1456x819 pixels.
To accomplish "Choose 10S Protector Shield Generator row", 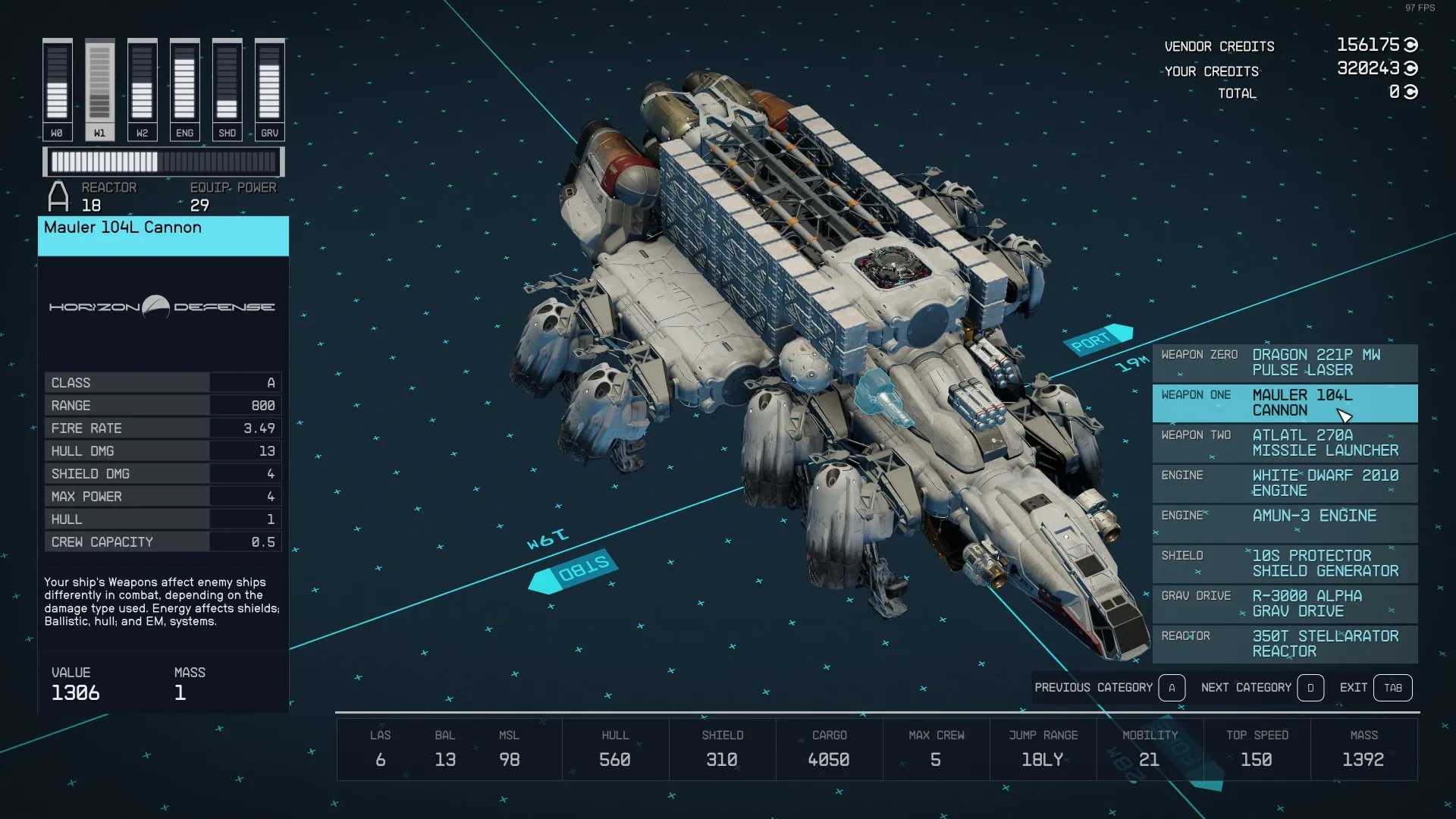I will tap(1285, 564).
